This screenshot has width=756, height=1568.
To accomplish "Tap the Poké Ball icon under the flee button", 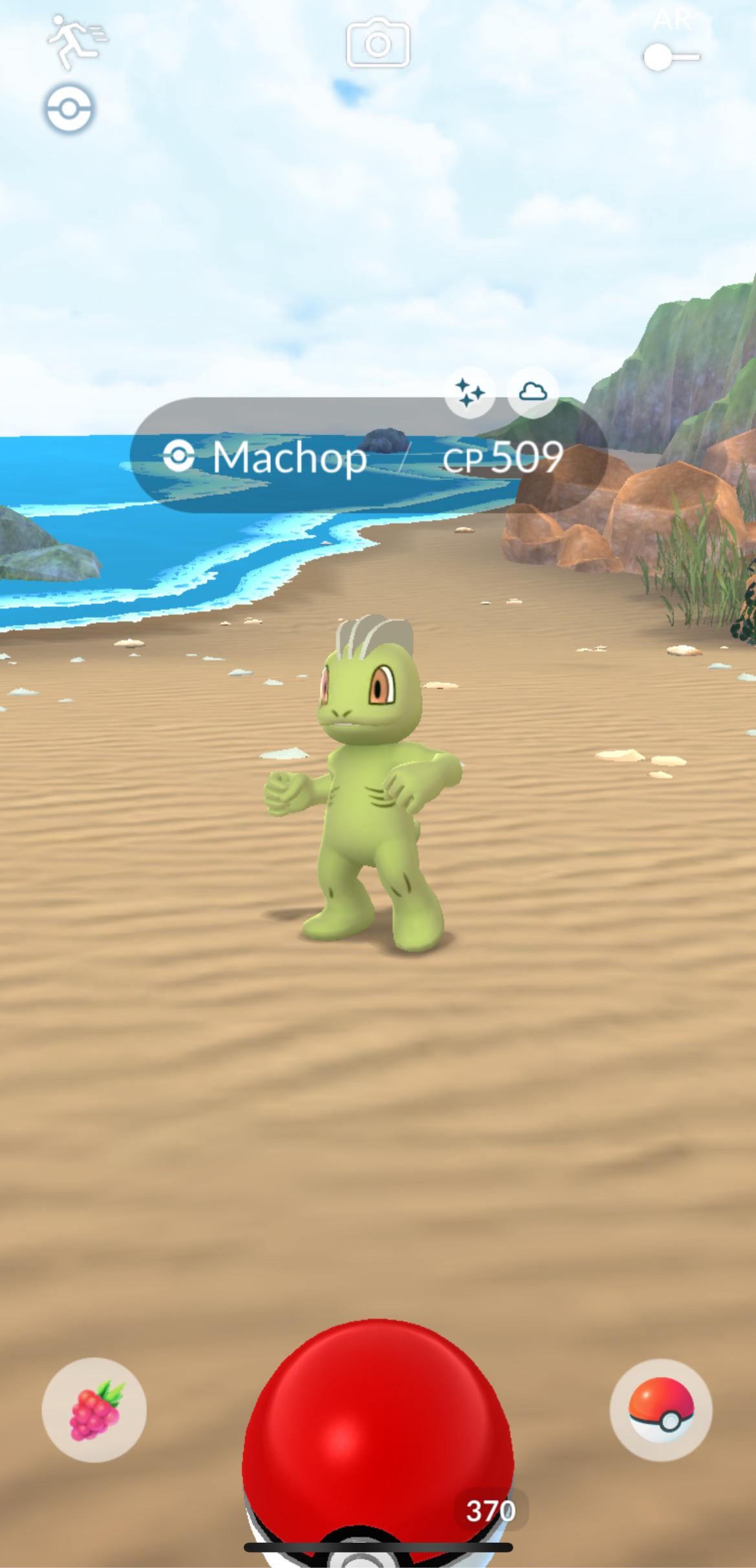I will 69,109.
